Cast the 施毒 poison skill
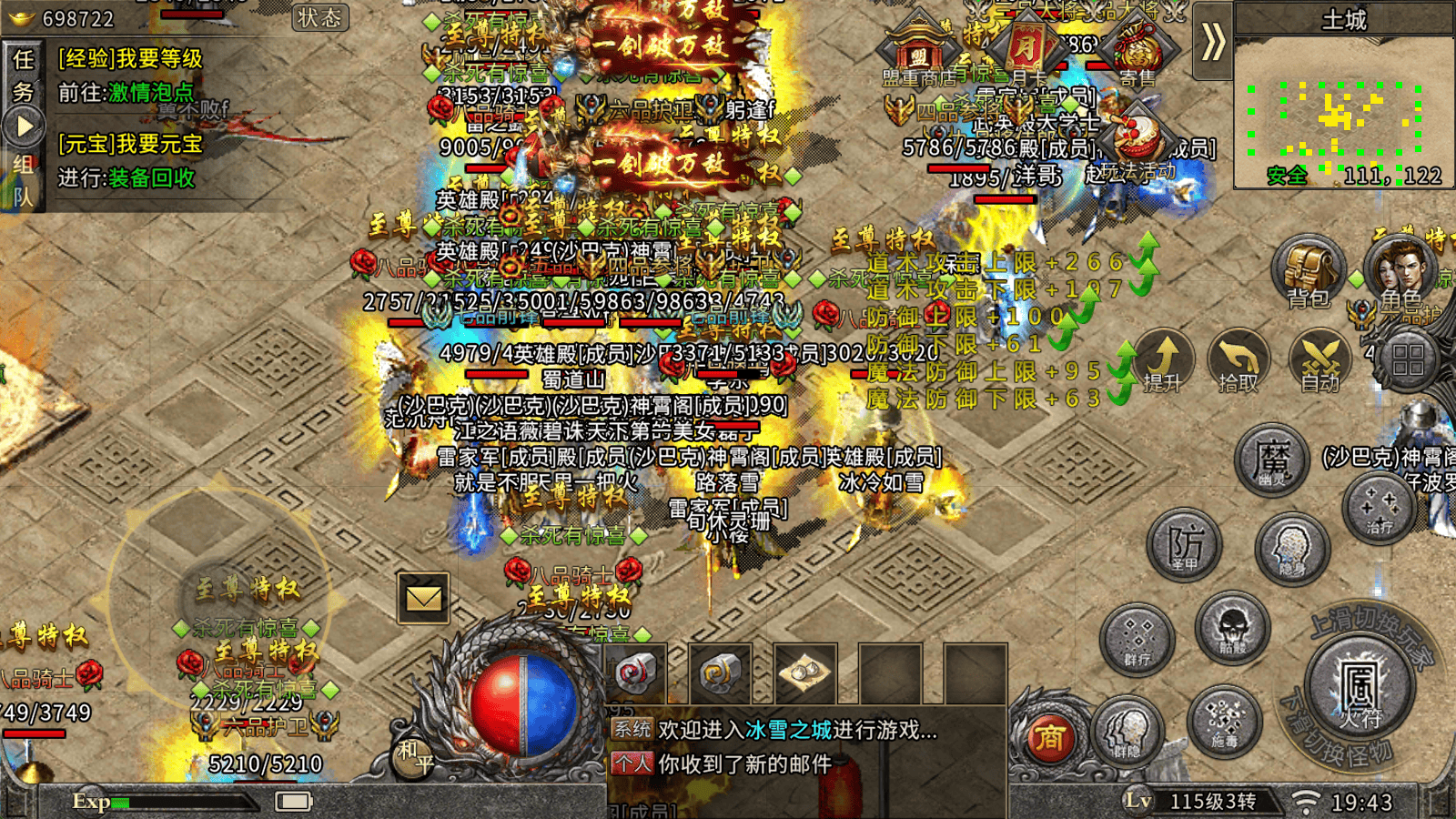This screenshot has height=819, width=1456. 1224,721
